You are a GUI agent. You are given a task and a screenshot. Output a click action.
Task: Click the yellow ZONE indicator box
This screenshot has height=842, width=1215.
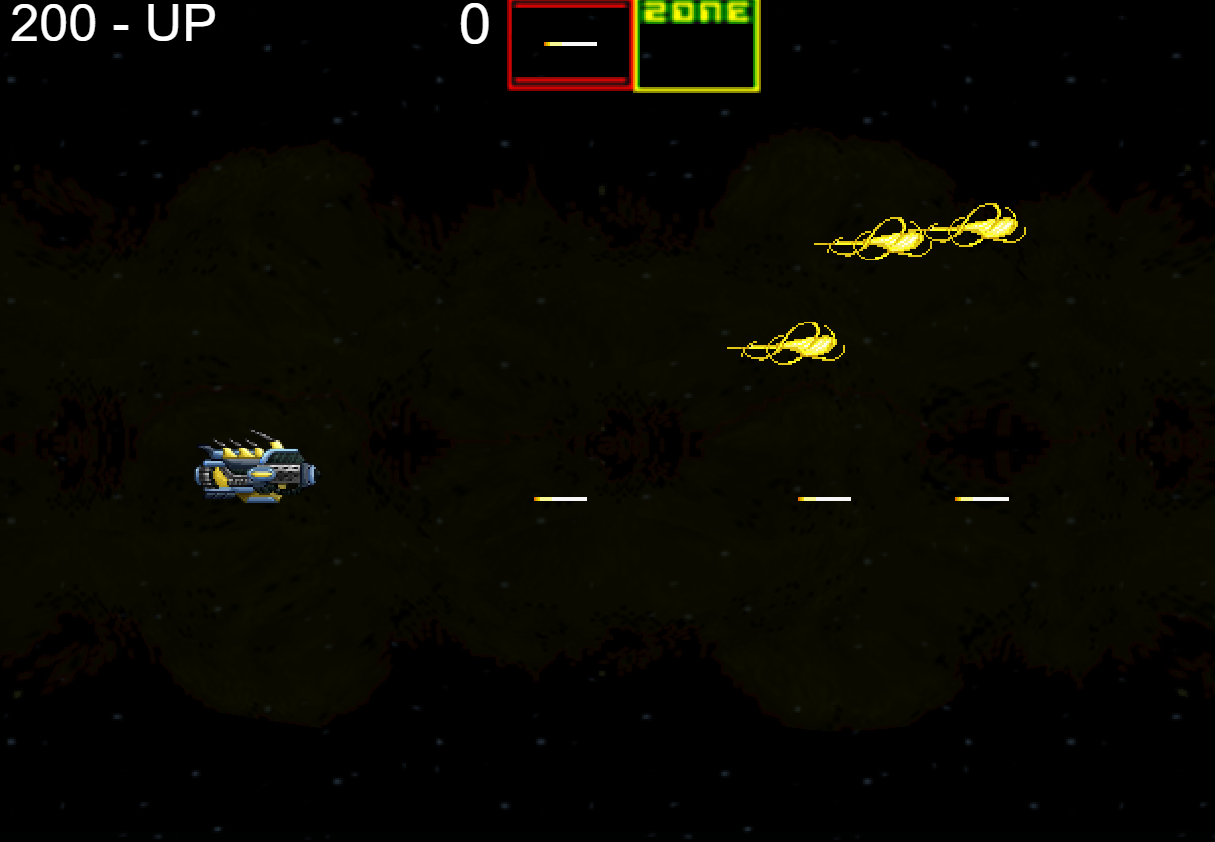click(697, 46)
